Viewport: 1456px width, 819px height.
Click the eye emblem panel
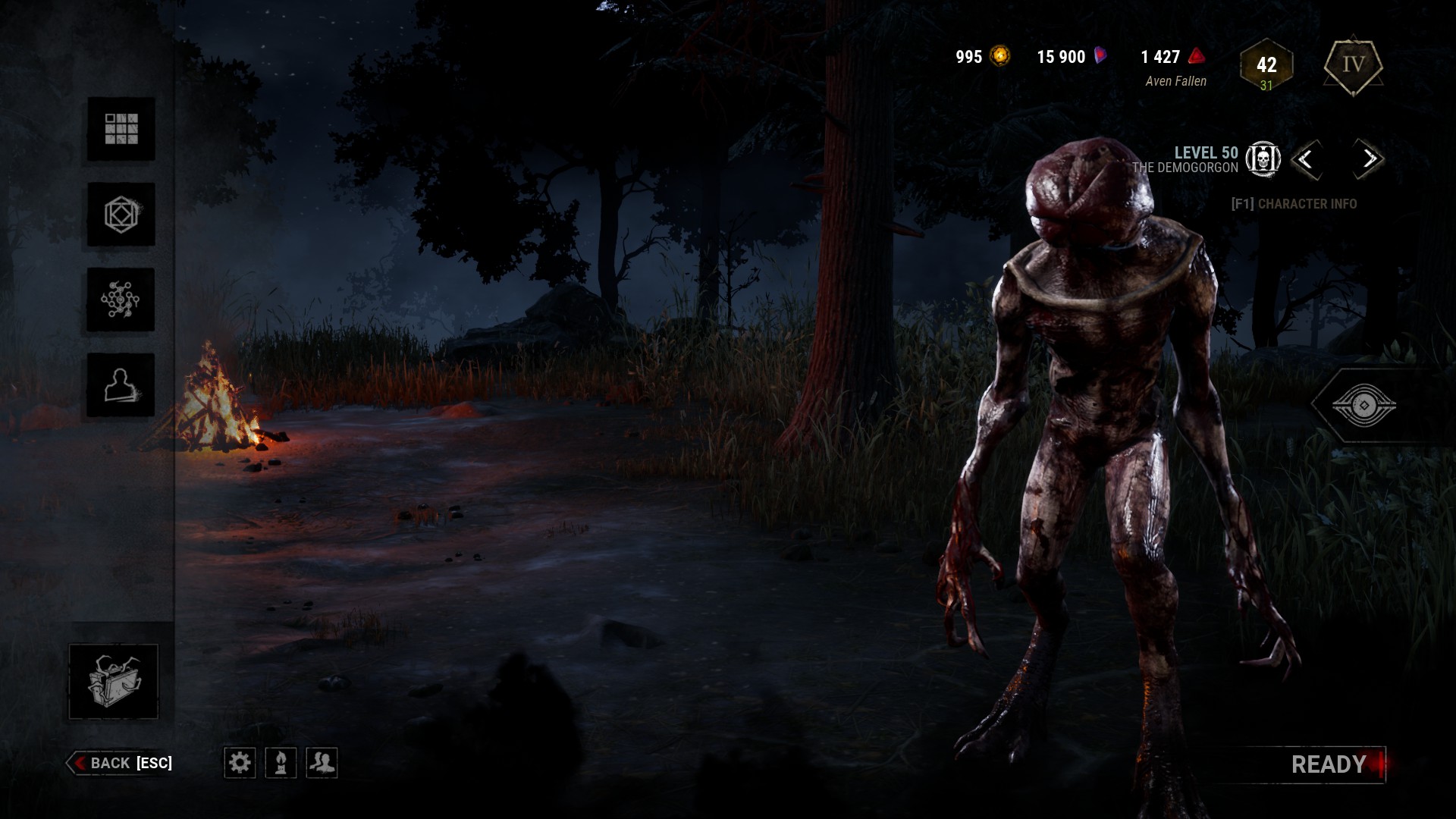pos(1363,406)
